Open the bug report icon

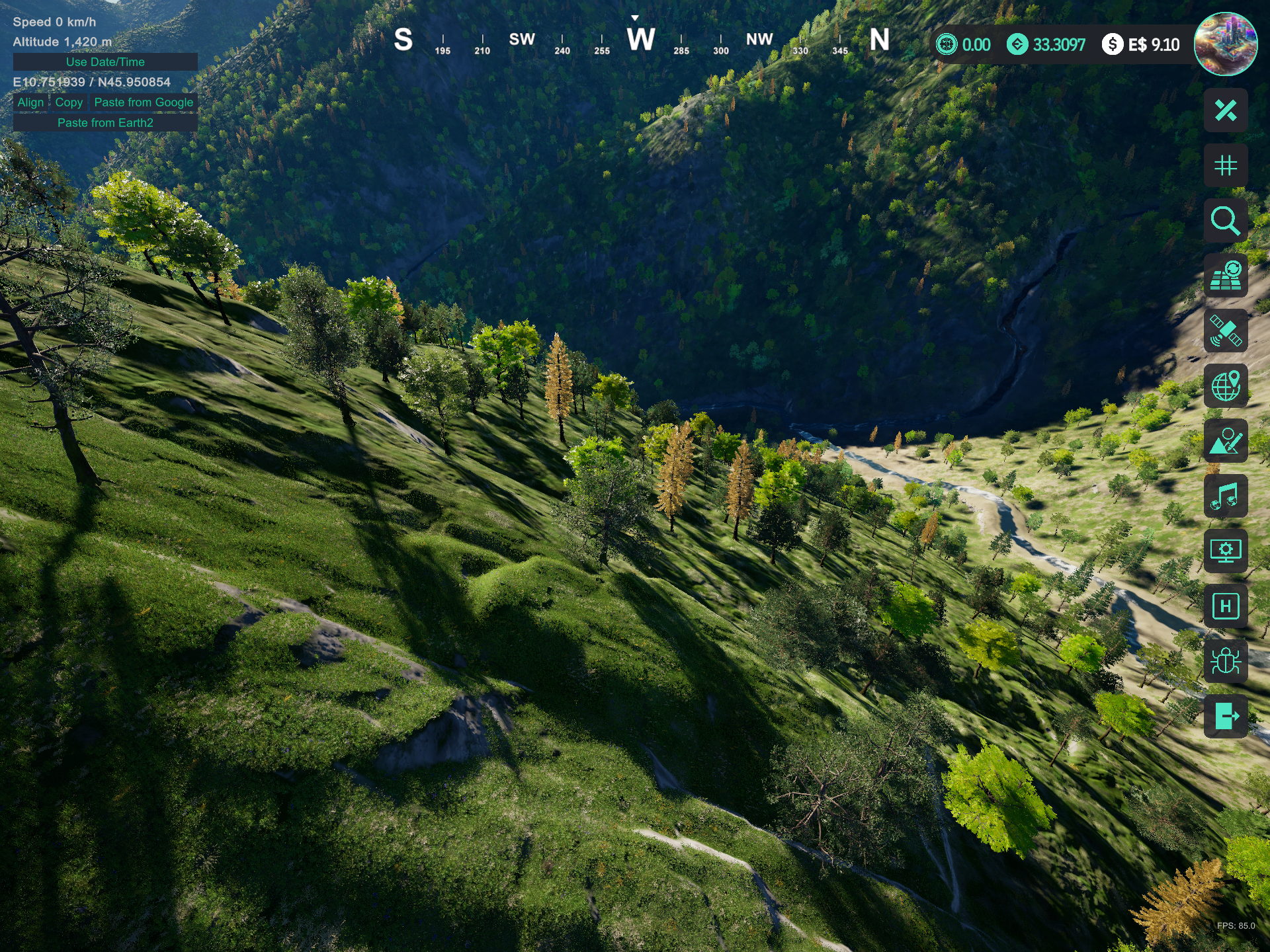[x=1225, y=661]
